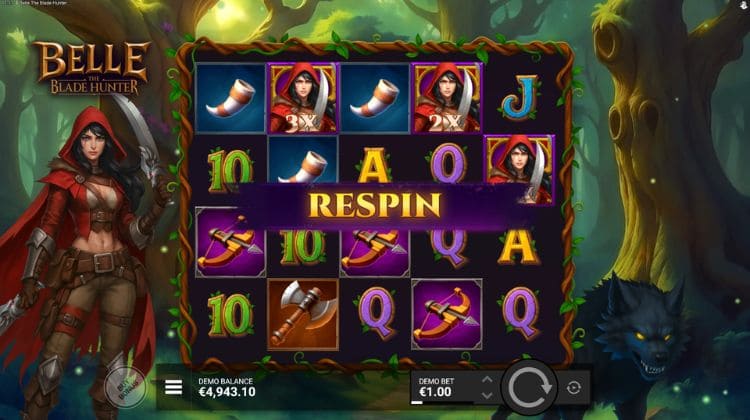Spin the reels with the circular arrow button
The height and width of the screenshot is (420, 750).
[527, 387]
